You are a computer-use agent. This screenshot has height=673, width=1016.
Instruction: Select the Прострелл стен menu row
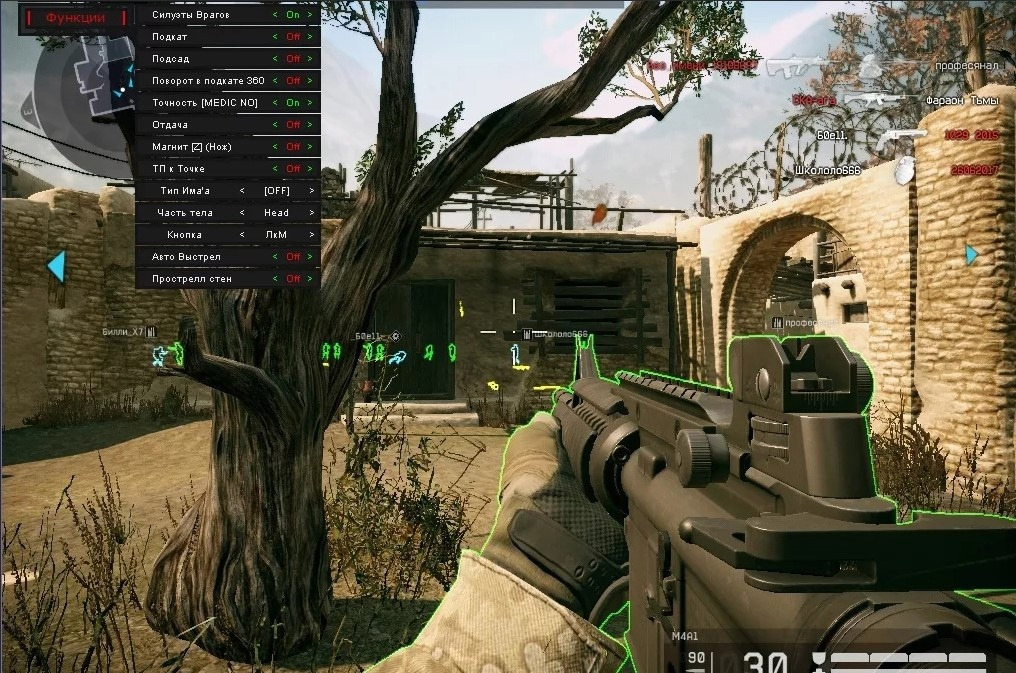tap(192, 279)
